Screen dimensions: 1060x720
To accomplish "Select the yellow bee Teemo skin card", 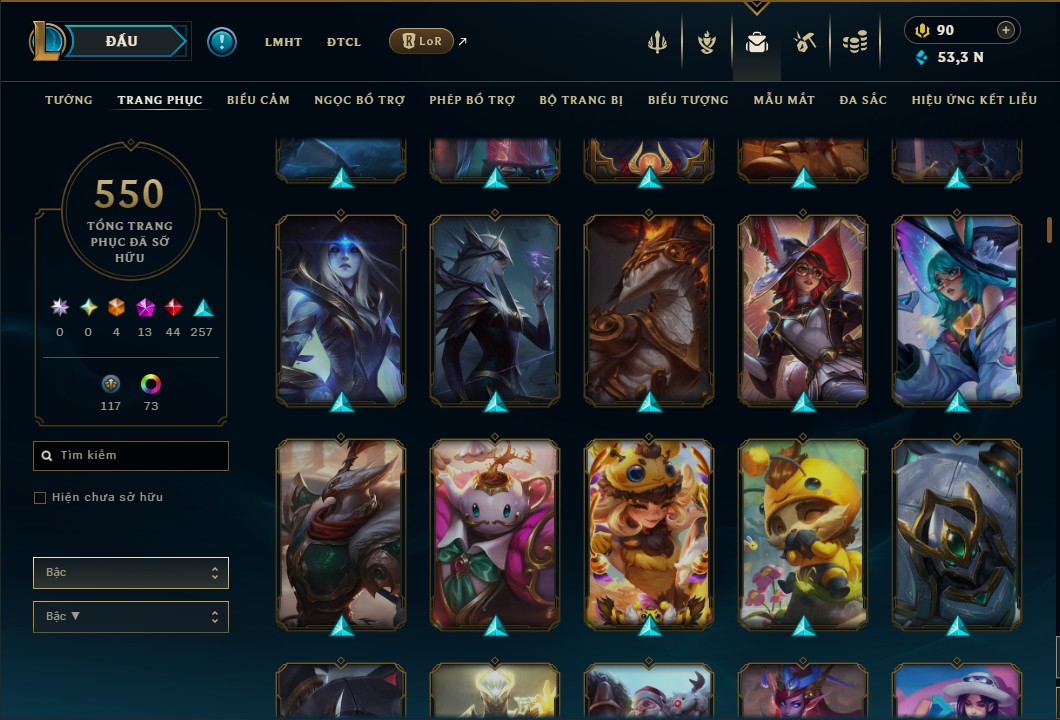I will coord(803,535).
